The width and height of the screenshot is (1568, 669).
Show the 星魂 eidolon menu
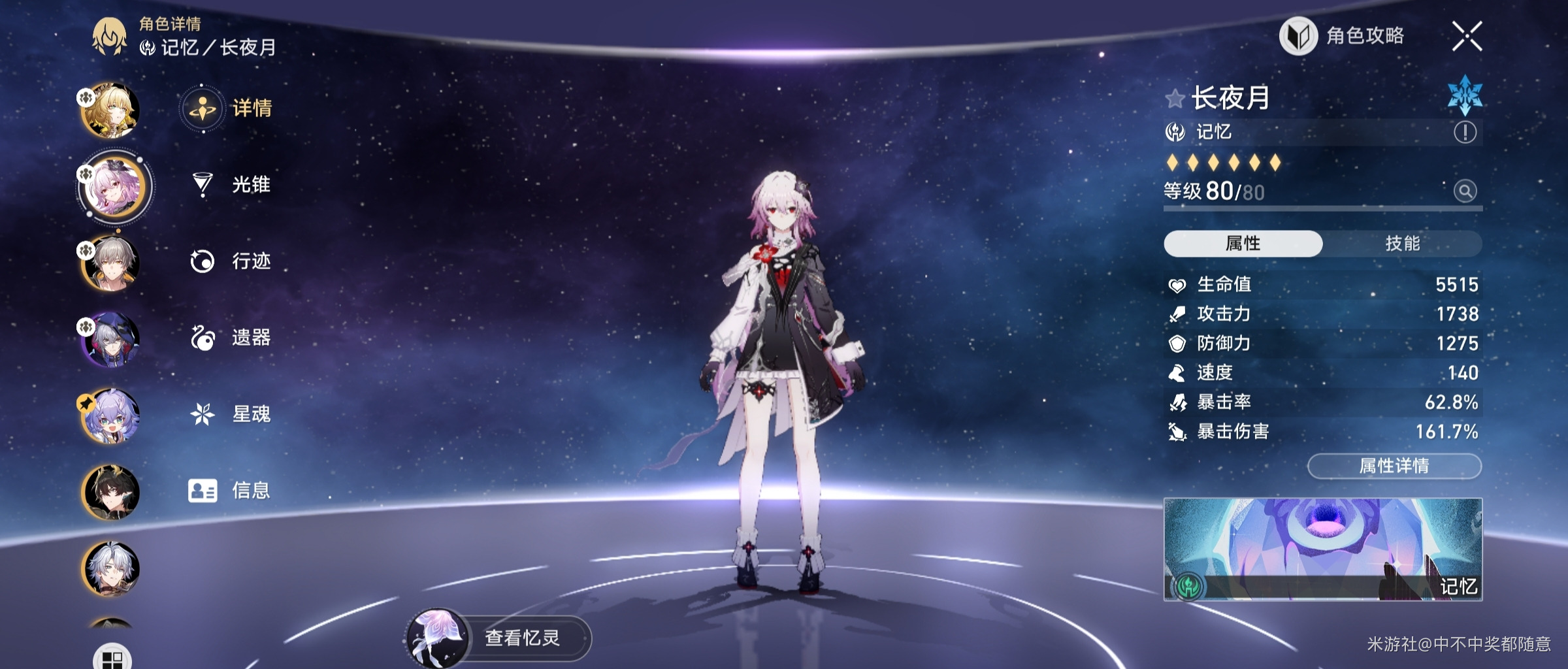[x=230, y=414]
